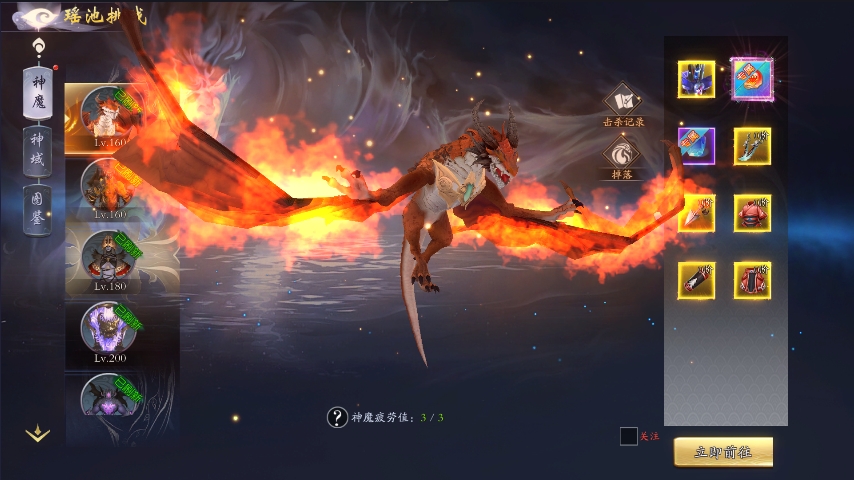This screenshot has width=854, height=480.
Task: View the 掉落 drop list
Action: click(623, 157)
